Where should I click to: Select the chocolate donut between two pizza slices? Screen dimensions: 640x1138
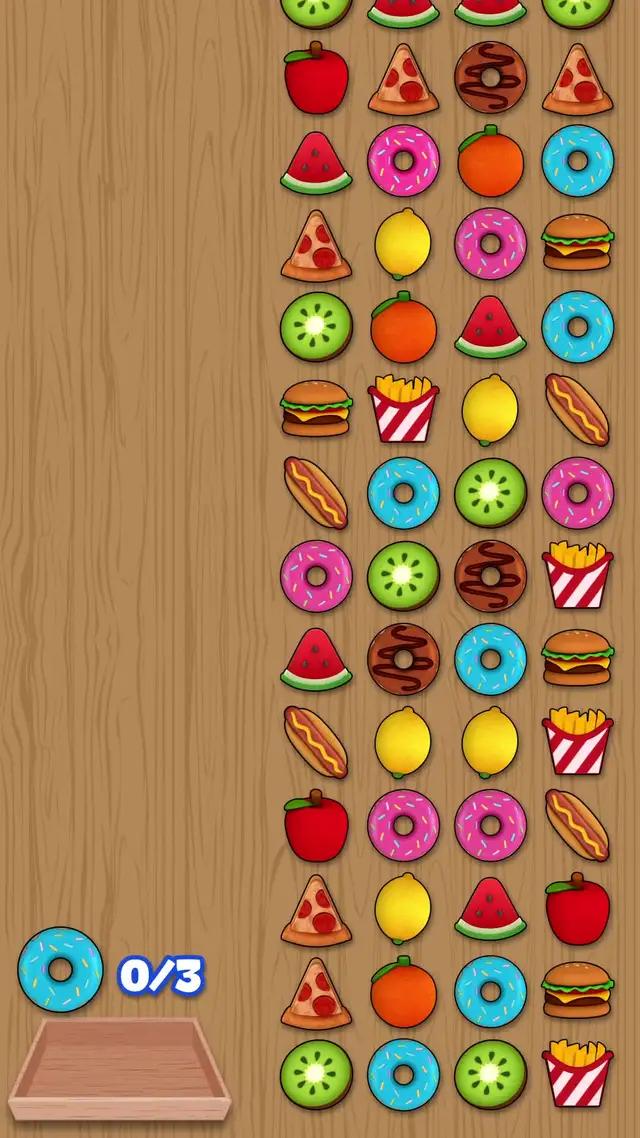[490, 78]
